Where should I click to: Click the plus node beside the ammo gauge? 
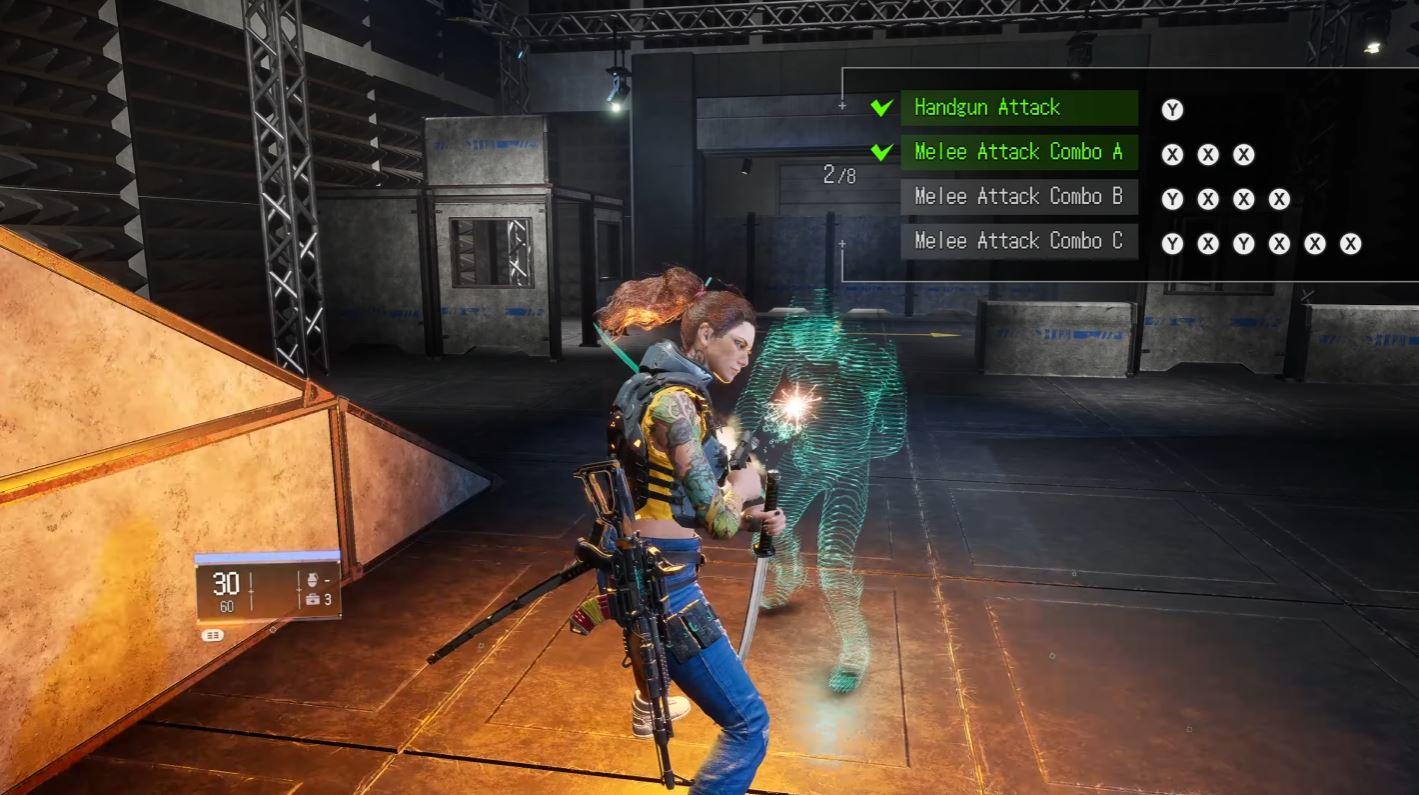coord(299,589)
